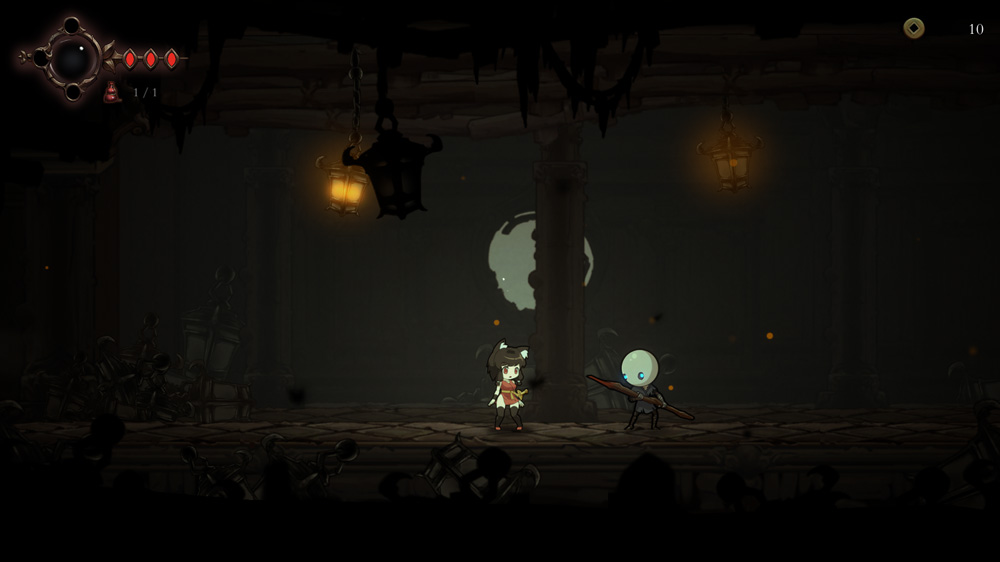This screenshot has height=562, width=1000.
Task: Click the gold coin currency icon
Action: (914, 28)
